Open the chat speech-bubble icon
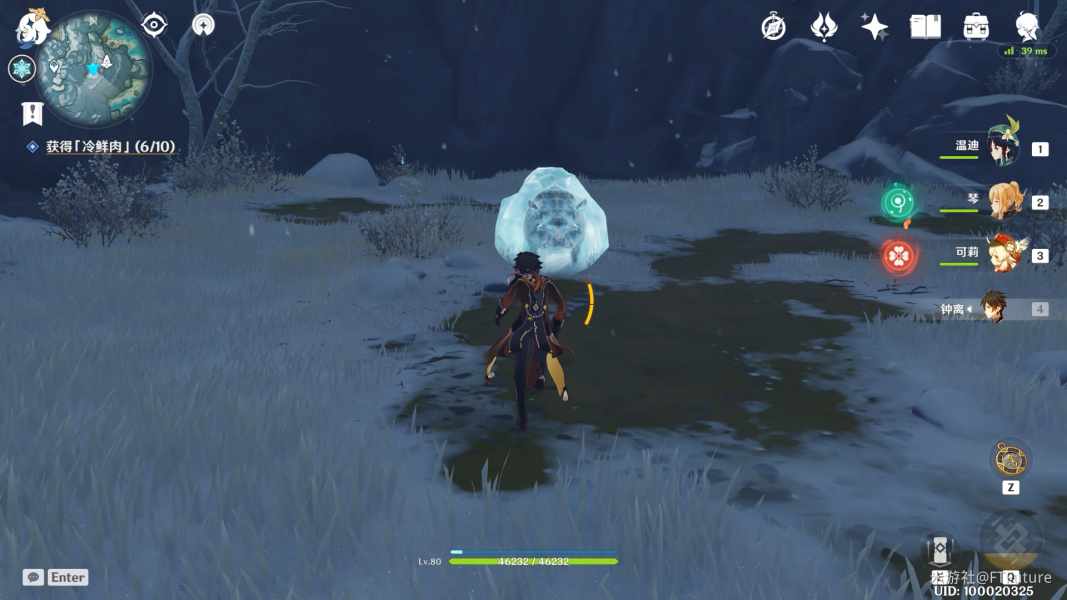The width and height of the screenshot is (1067, 600). click(33, 577)
